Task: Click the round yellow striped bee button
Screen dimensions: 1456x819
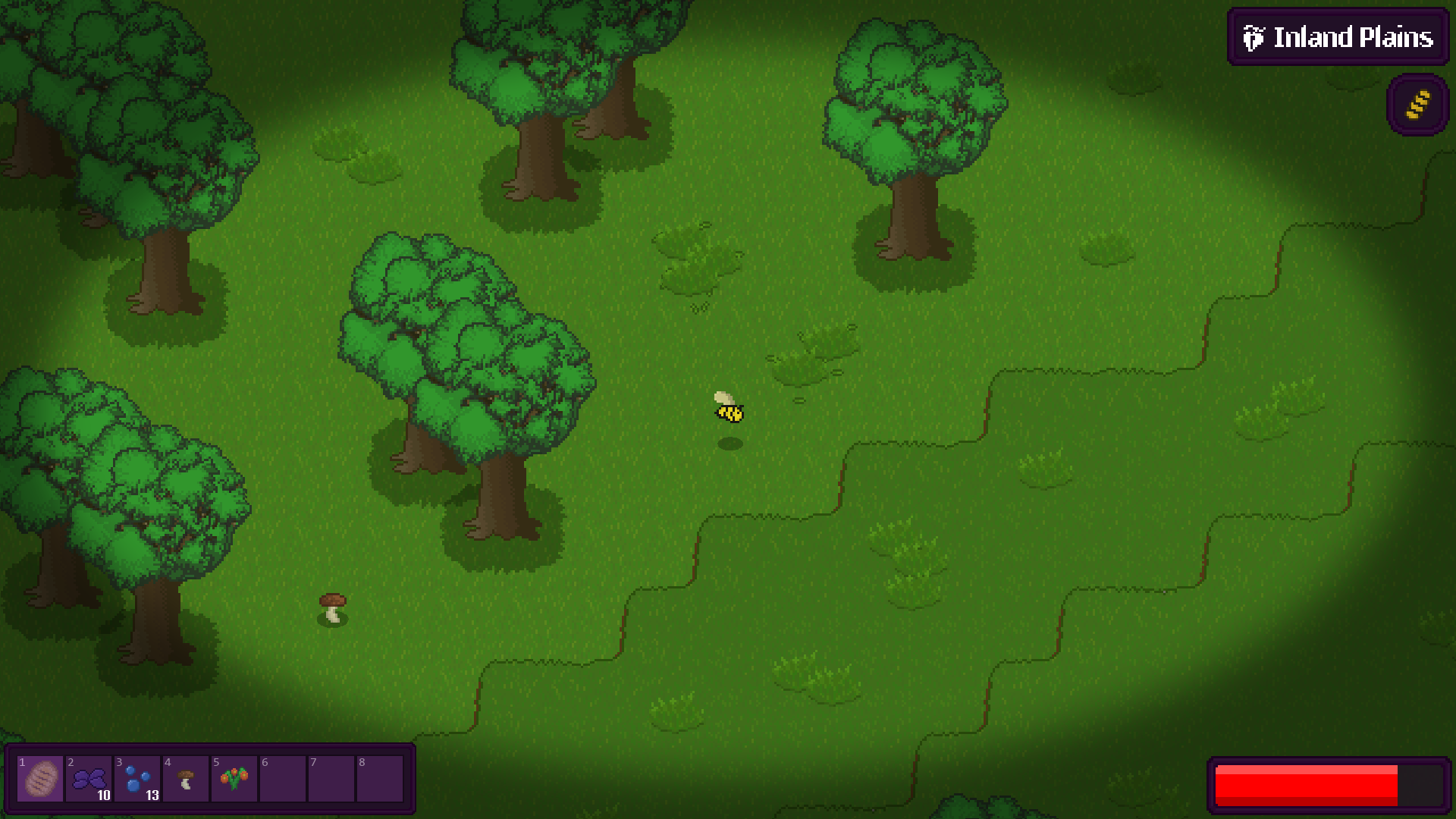Action: point(1417,105)
